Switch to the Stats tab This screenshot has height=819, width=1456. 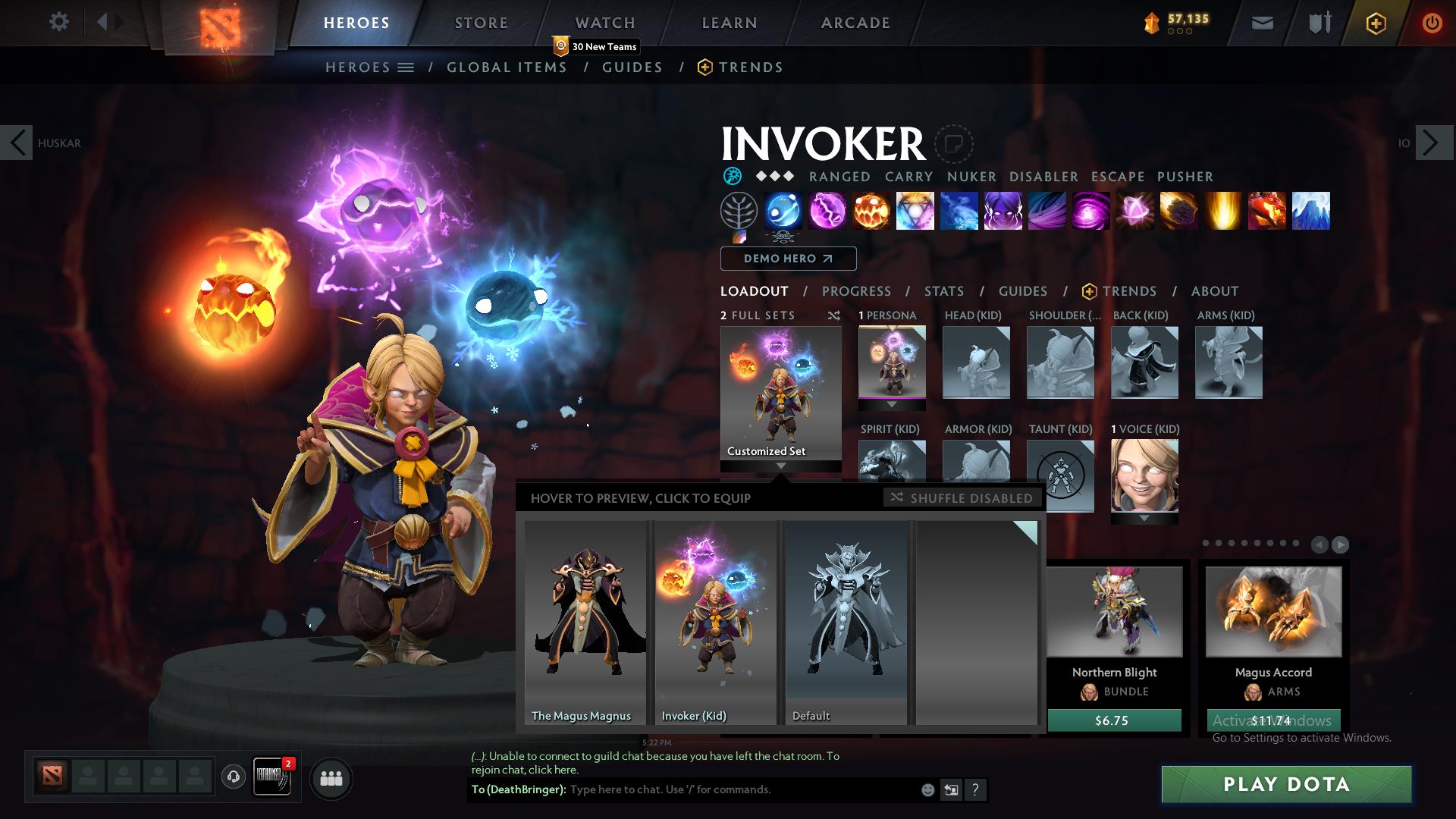943,291
